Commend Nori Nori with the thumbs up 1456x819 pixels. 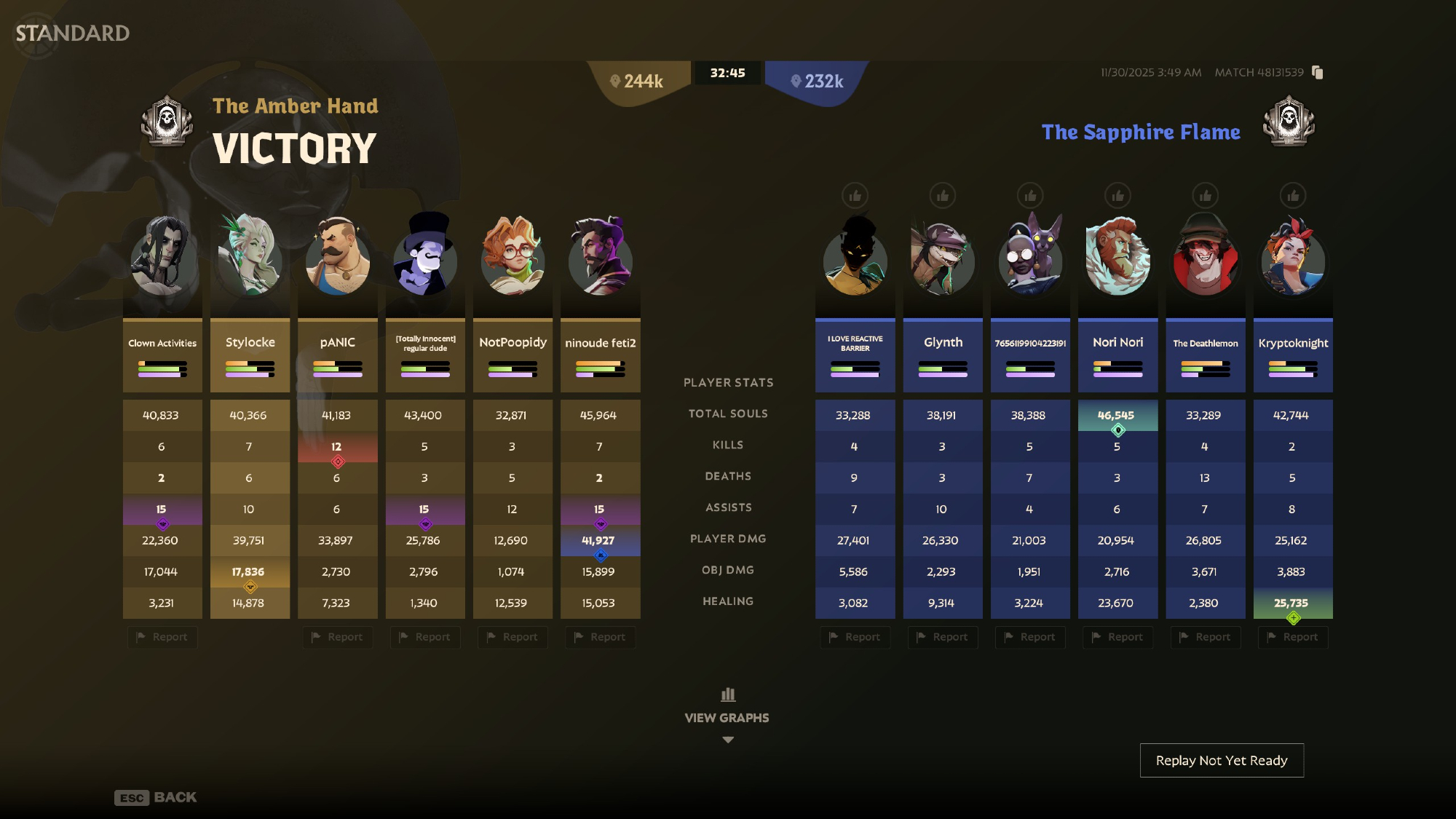(x=1117, y=196)
